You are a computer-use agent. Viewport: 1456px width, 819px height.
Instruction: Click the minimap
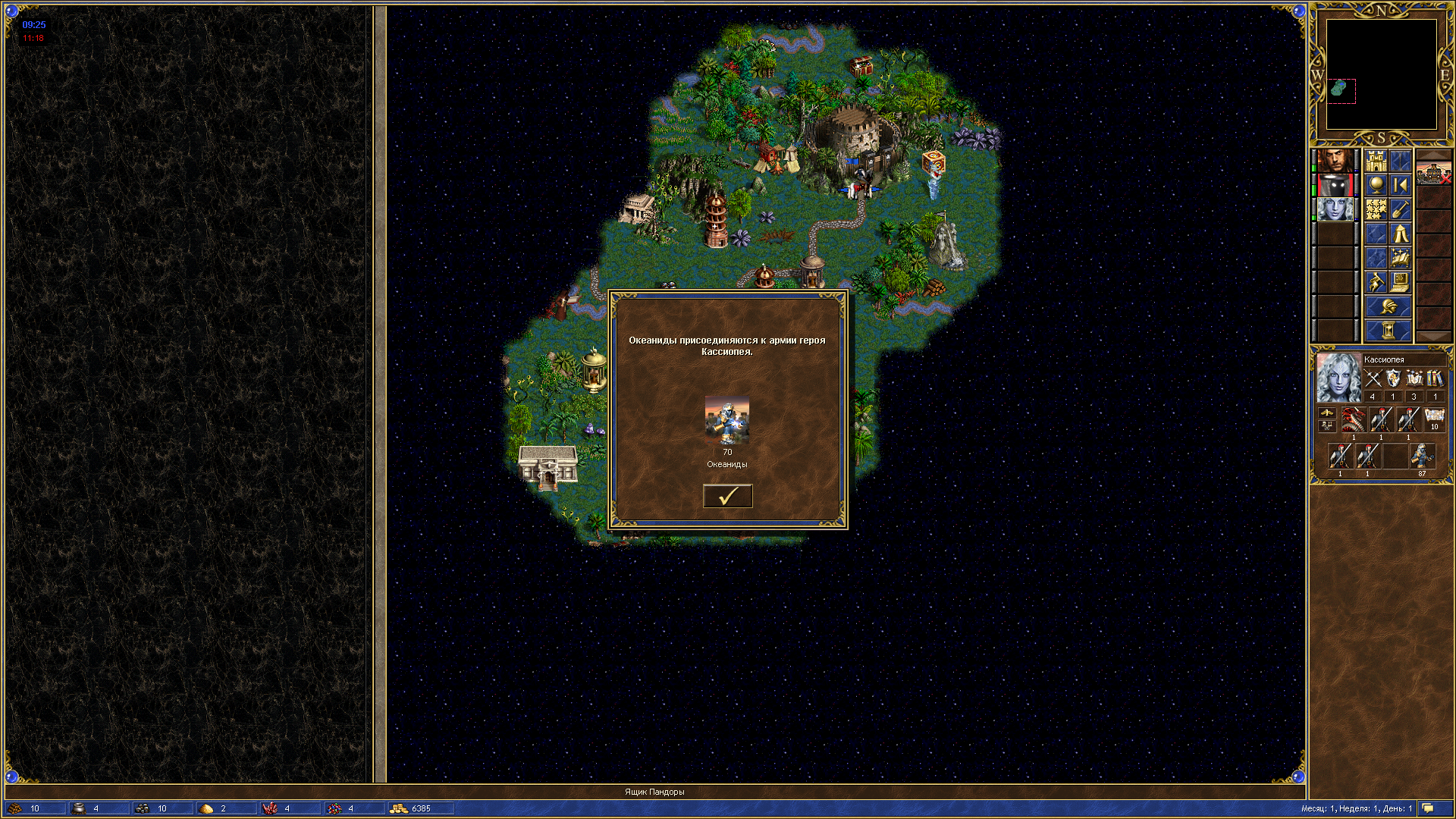point(1381,74)
